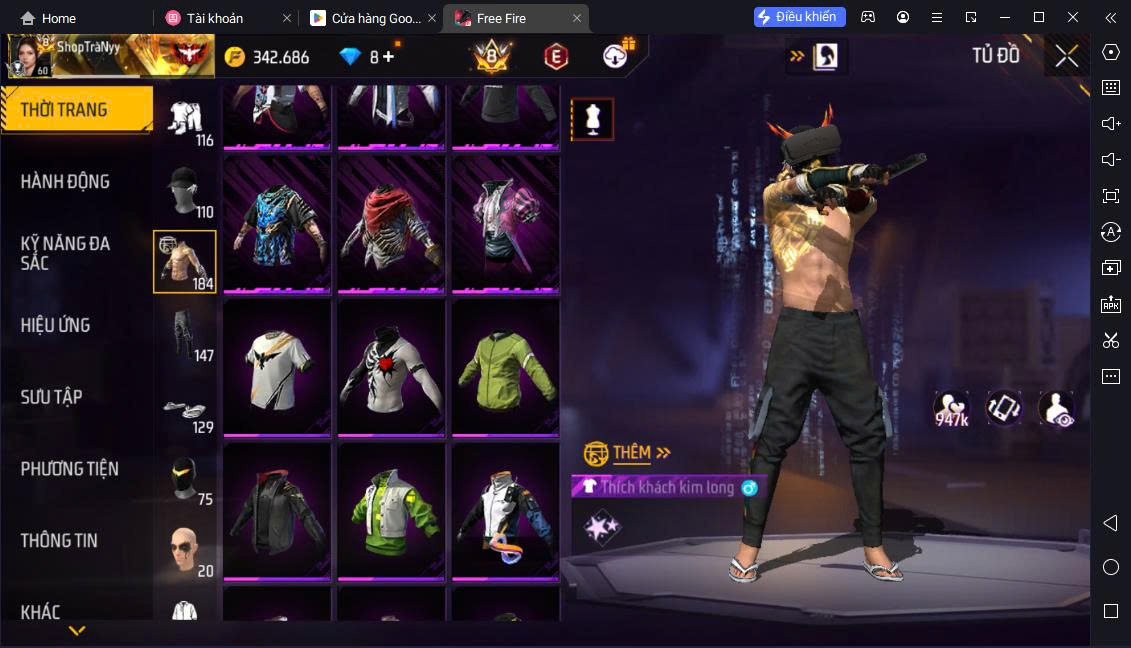Open the SƯU TẬP section
Viewport: 1131px width, 648px height.
(52, 397)
